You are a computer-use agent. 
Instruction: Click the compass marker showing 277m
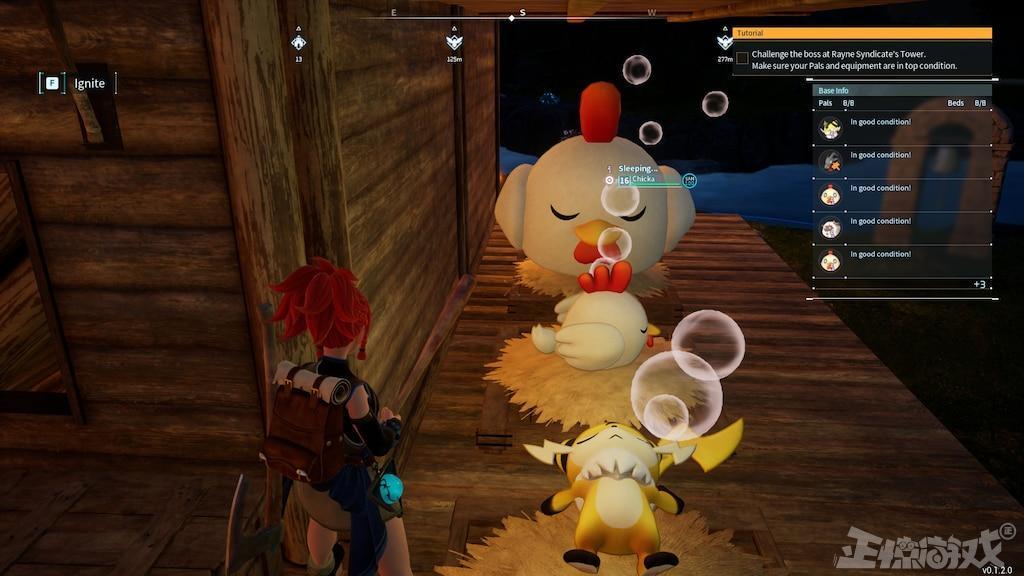click(x=725, y=42)
